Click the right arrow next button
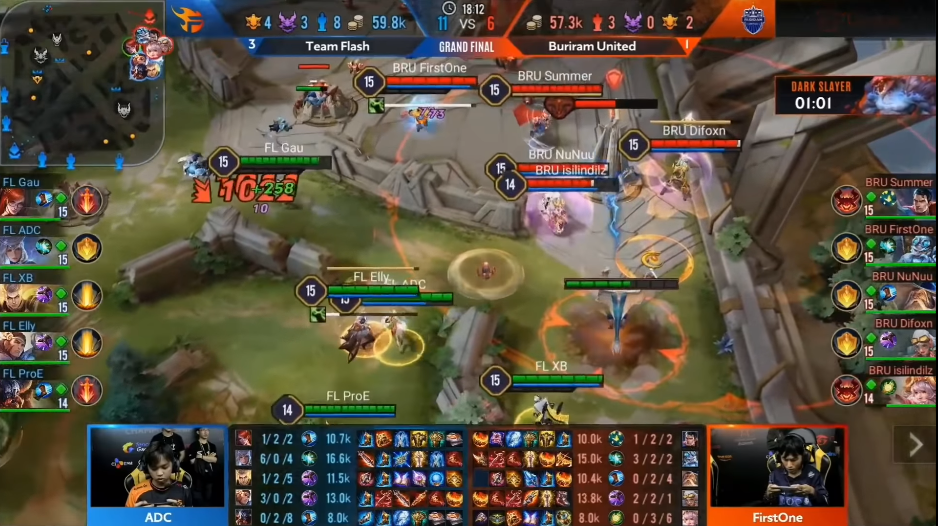 914,445
